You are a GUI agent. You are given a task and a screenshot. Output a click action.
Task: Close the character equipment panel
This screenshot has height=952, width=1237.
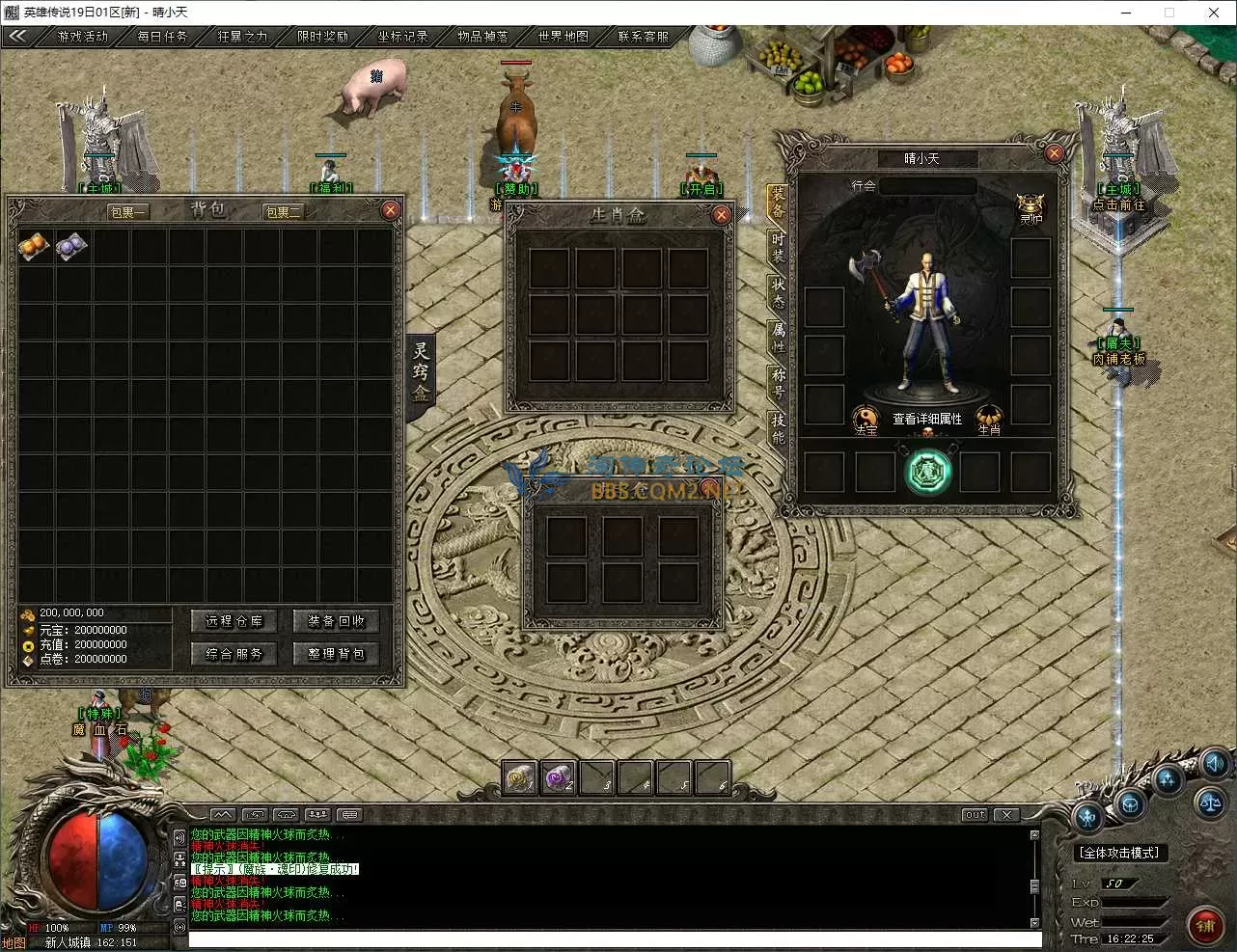tap(1054, 152)
